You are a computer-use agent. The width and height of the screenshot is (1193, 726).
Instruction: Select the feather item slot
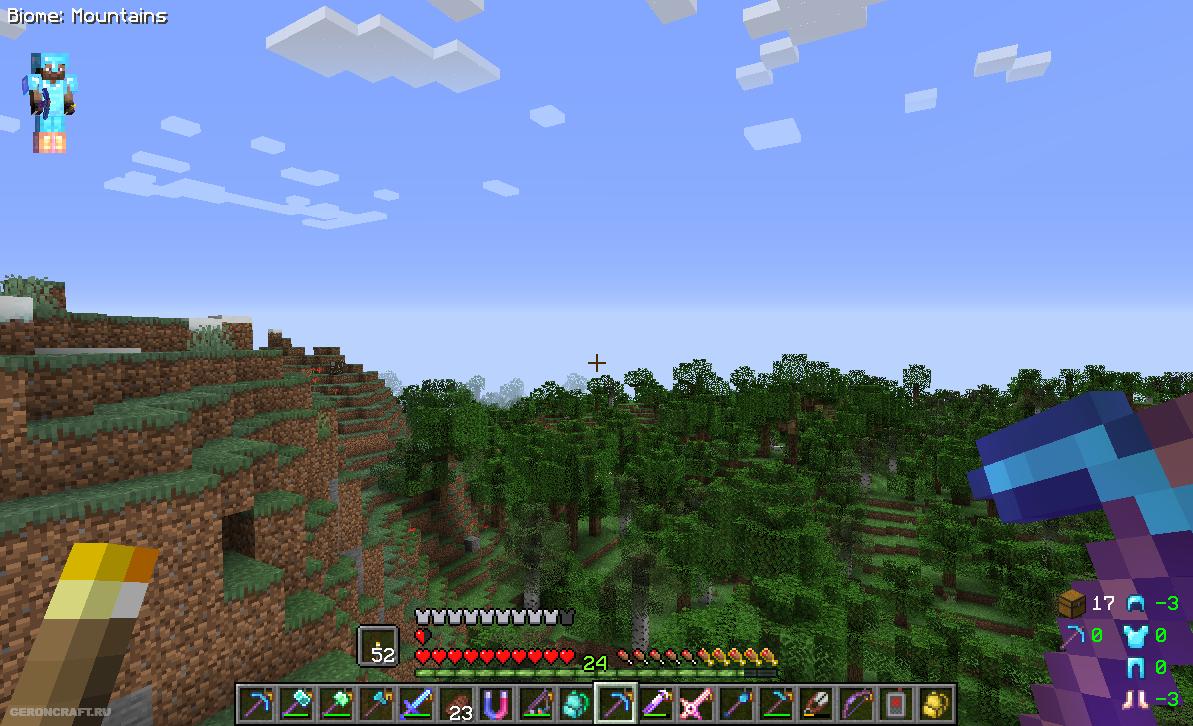click(814, 704)
